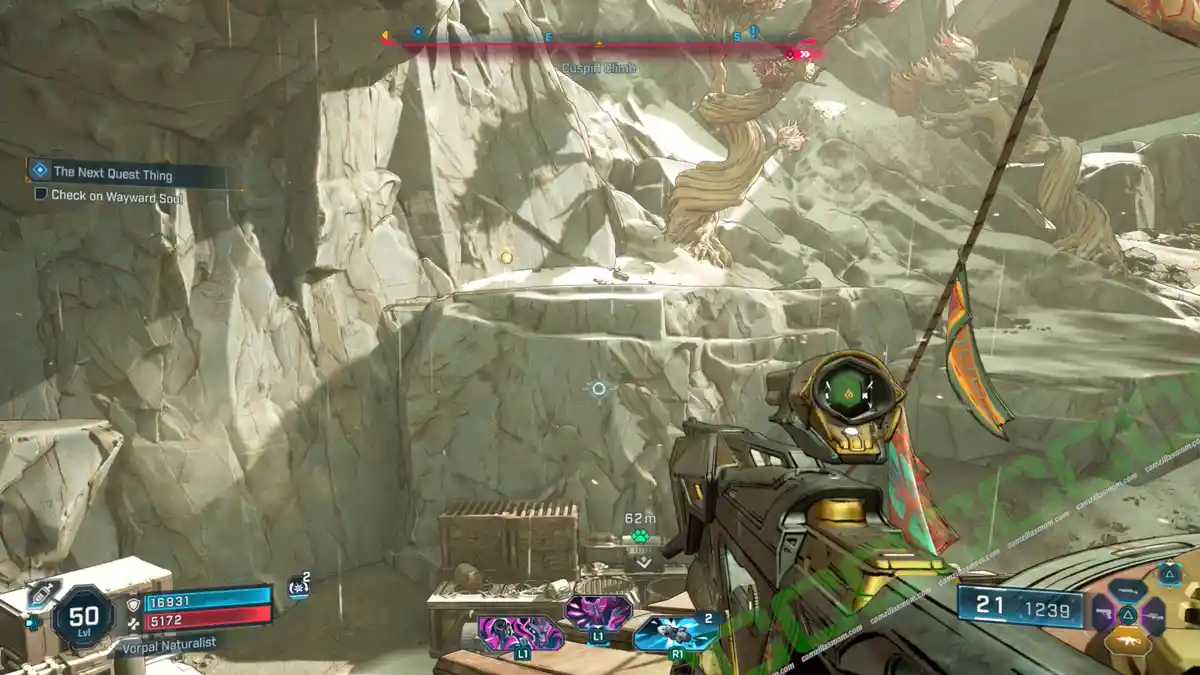
Task: Select the highlighted orange assault rifle slot
Action: (x=1127, y=641)
